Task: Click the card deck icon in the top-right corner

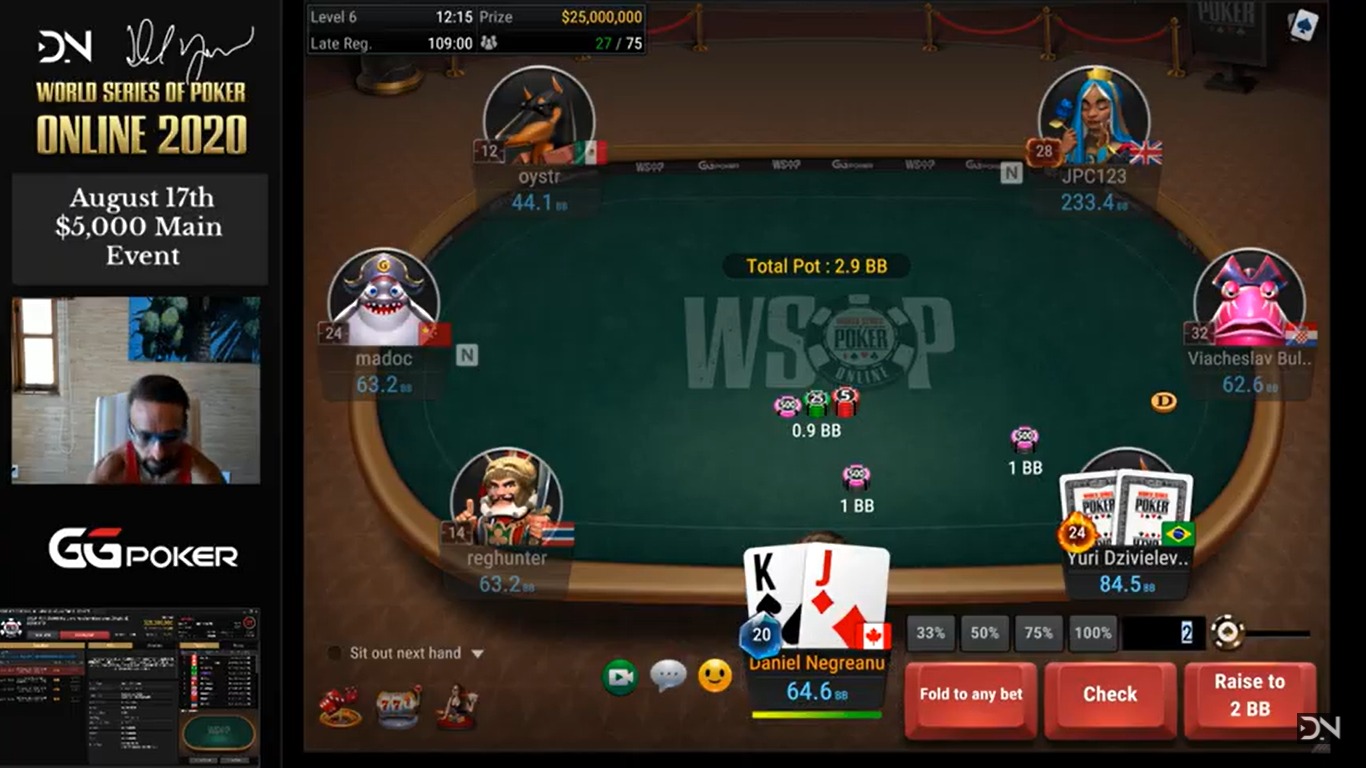Action: pyautogui.click(x=1302, y=25)
